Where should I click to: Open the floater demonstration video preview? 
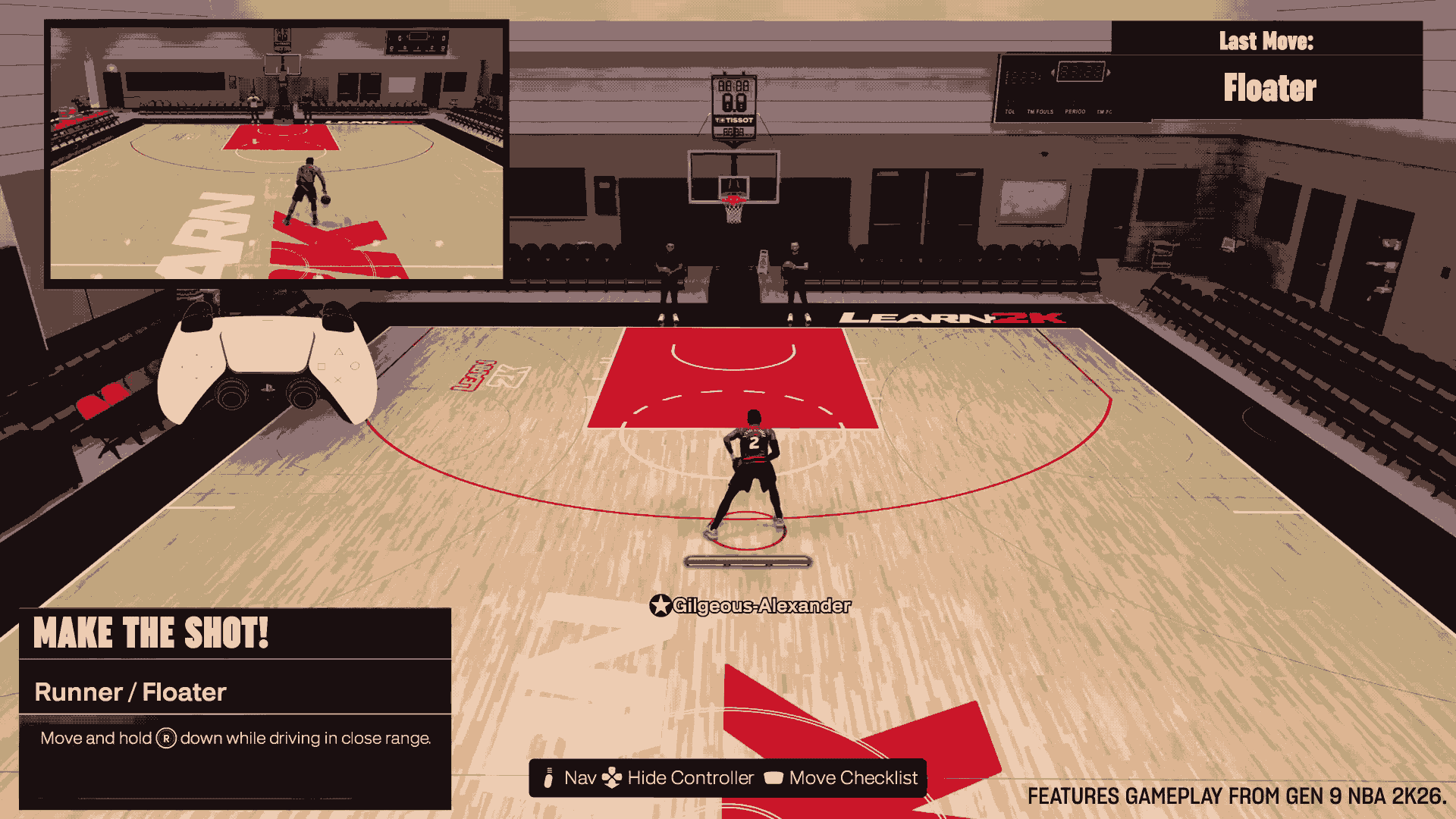[x=277, y=153]
